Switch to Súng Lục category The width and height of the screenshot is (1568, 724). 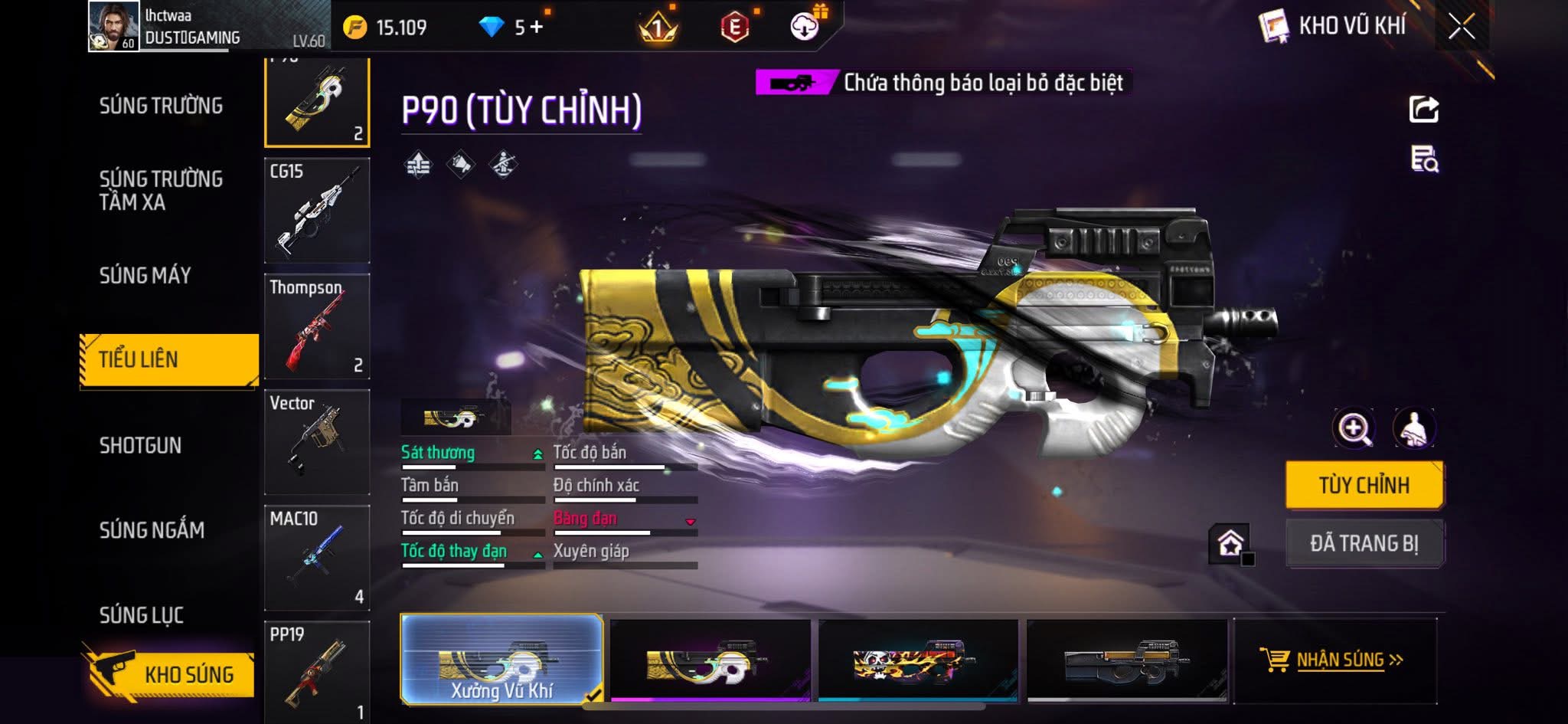coord(142,614)
